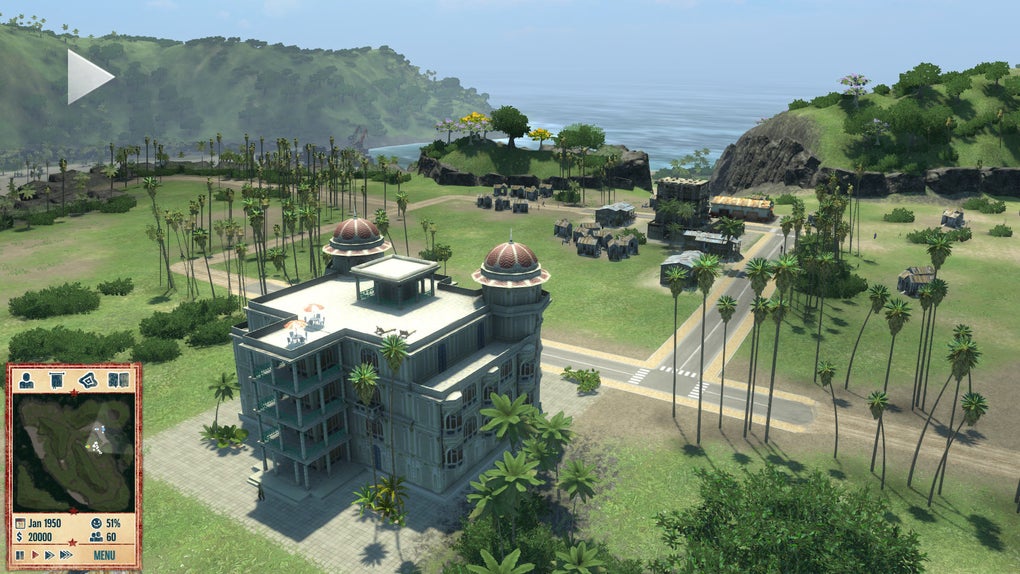1020x574 pixels.
Task: Click the island minimap
Action: [72, 452]
